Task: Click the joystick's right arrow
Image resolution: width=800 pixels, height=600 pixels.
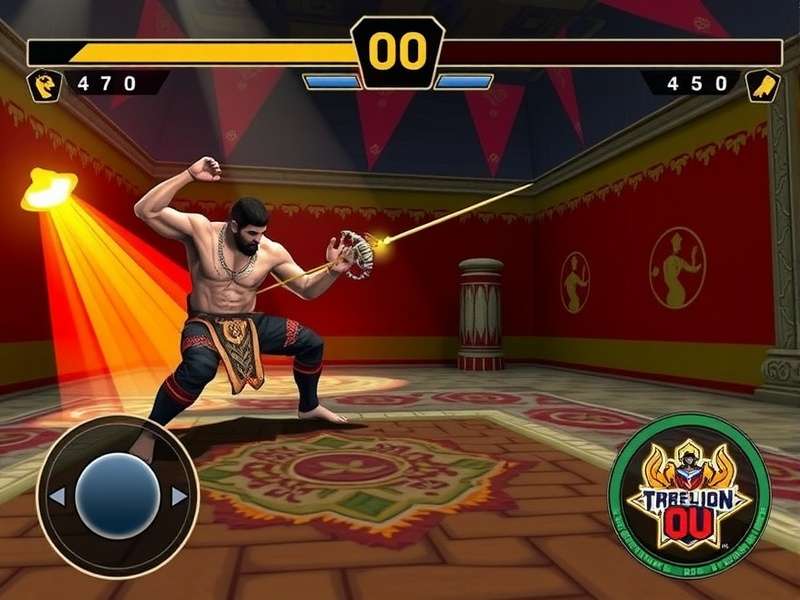Action: tap(179, 496)
